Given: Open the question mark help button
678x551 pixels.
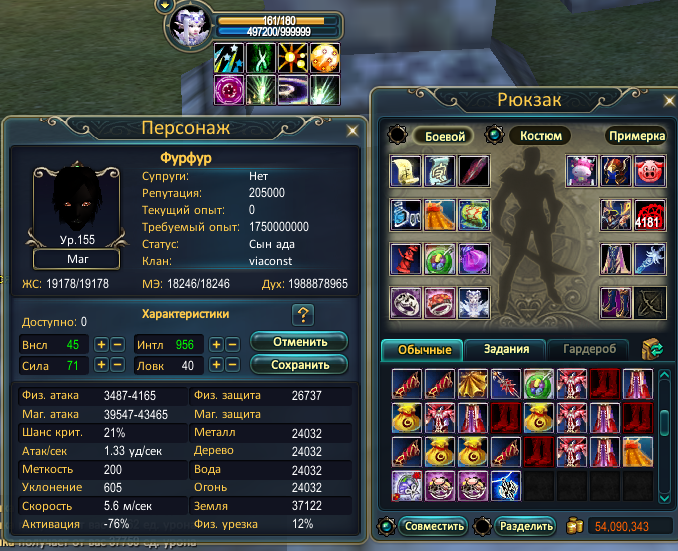Looking at the screenshot, I should click(303, 315).
